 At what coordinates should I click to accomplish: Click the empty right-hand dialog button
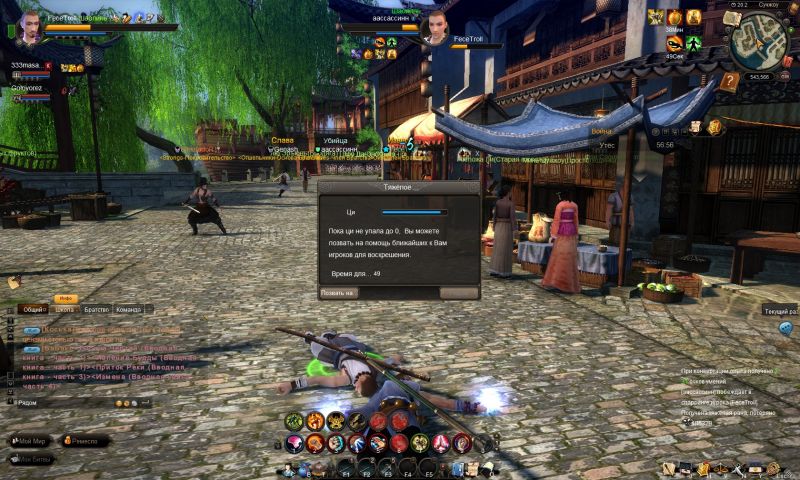pos(459,293)
